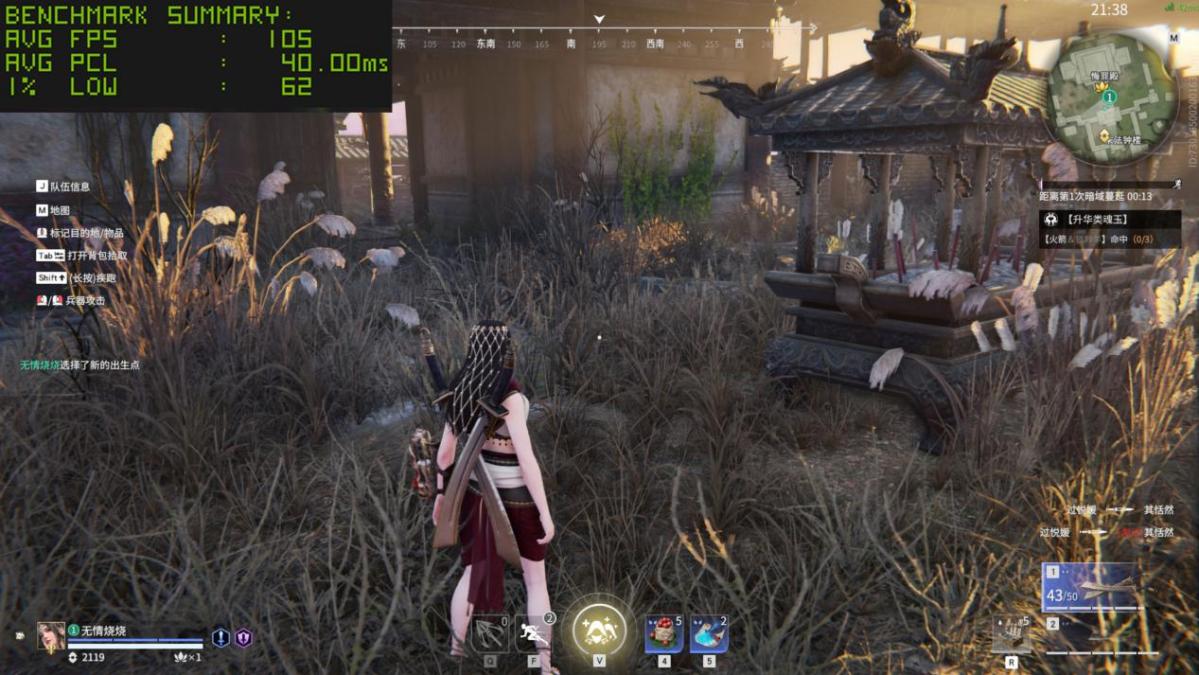Activate the glowing center ultimate ability

pos(599,631)
